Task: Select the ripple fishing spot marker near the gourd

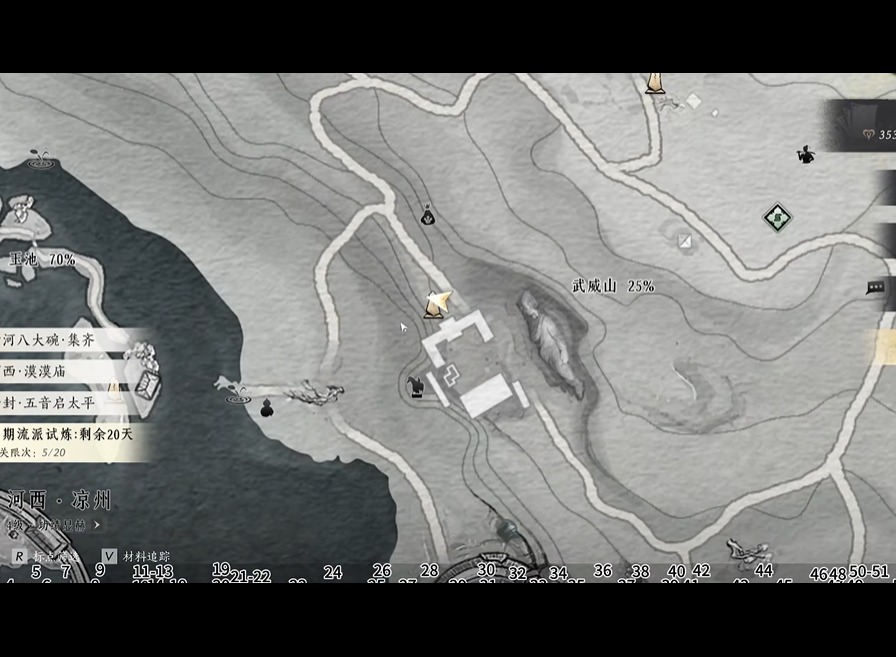Action: (238, 398)
